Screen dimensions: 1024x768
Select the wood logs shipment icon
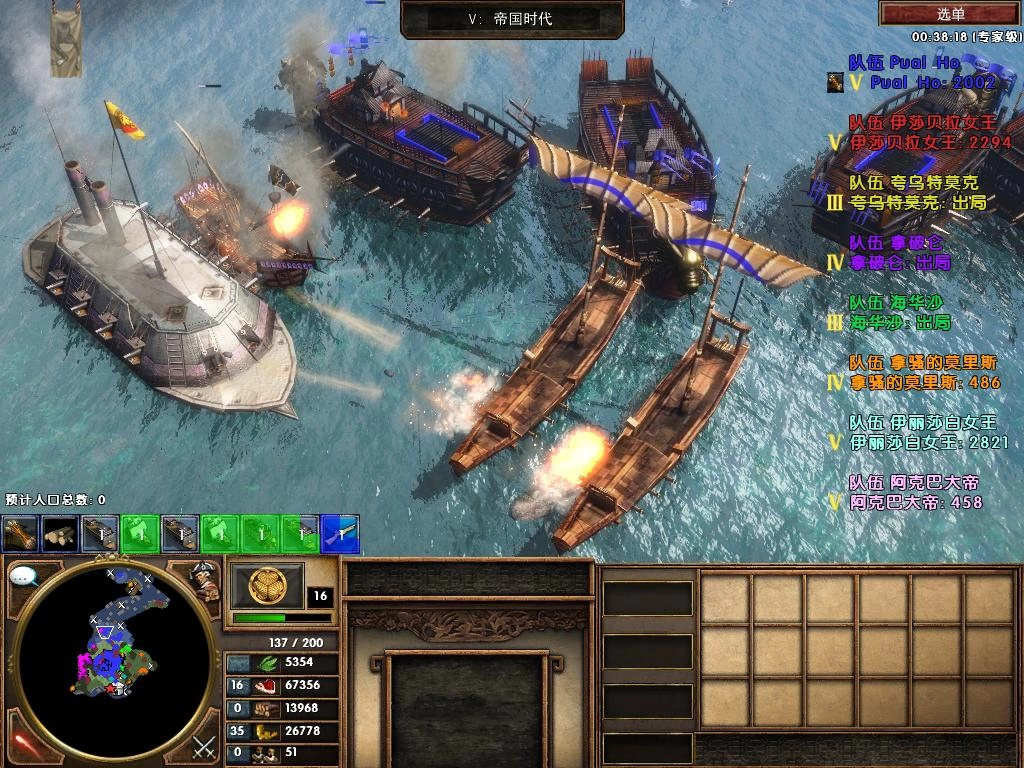60,535
